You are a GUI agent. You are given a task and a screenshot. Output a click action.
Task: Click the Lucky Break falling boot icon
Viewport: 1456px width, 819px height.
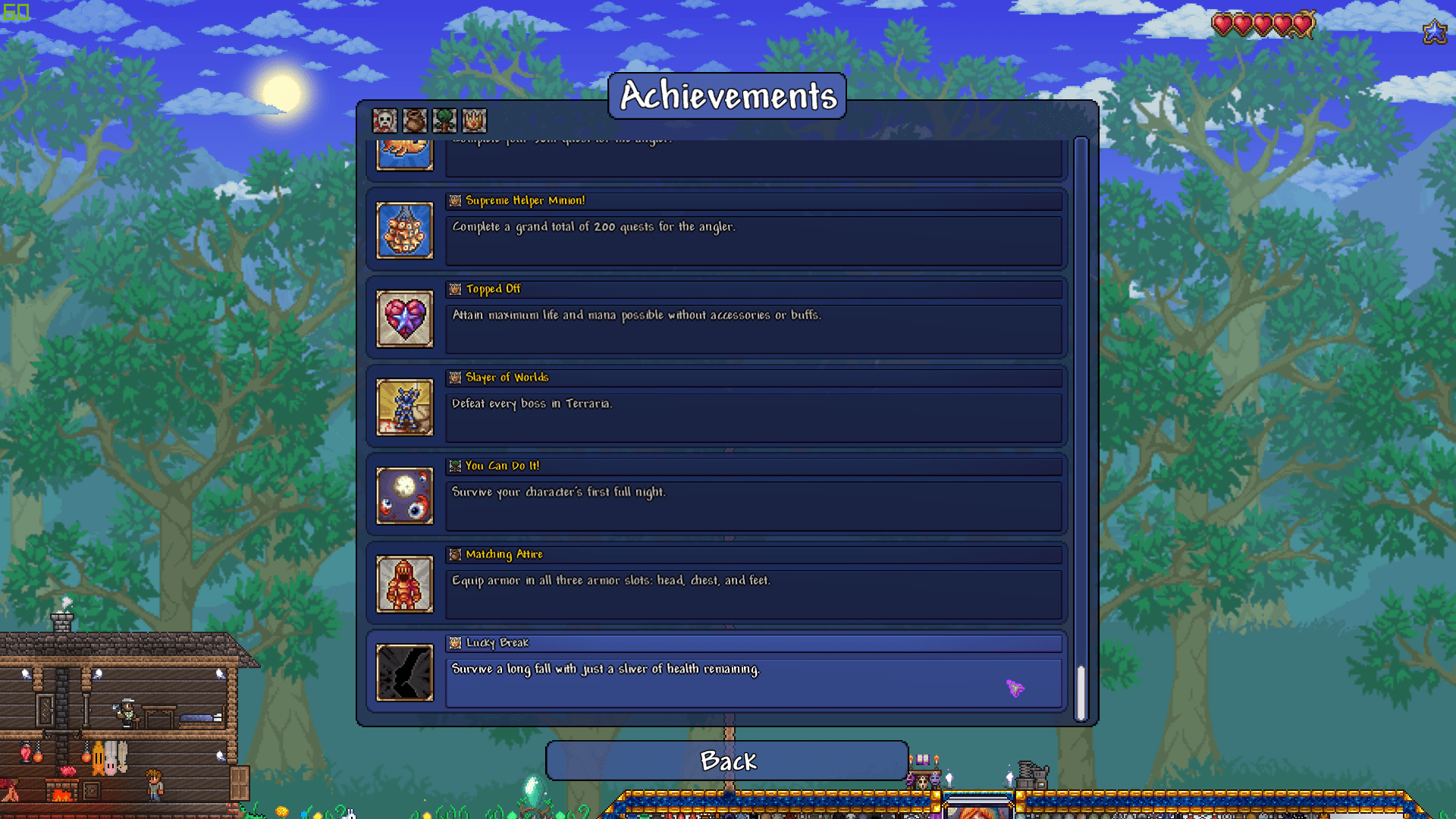point(404,673)
